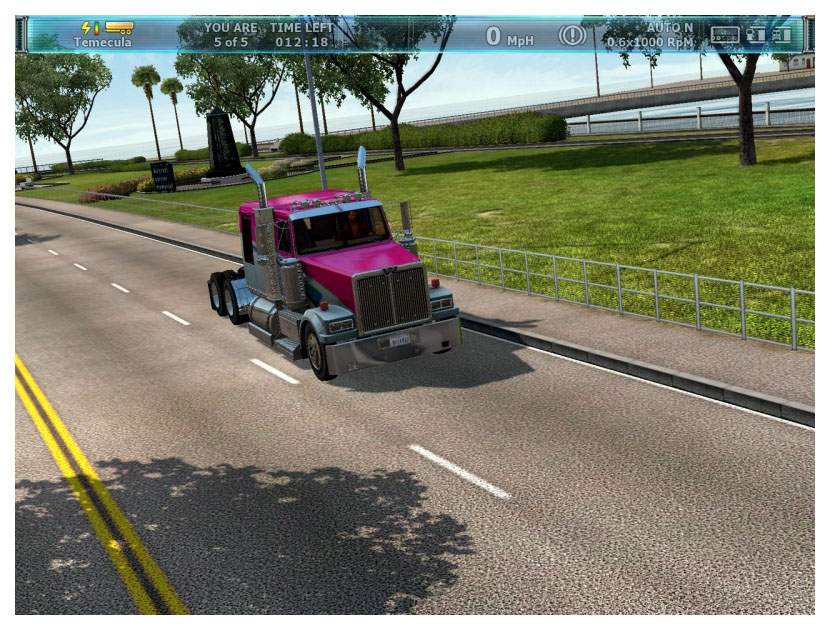Click the Temecula destination label
This screenshot has width=830, height=630.
point(102,43)
